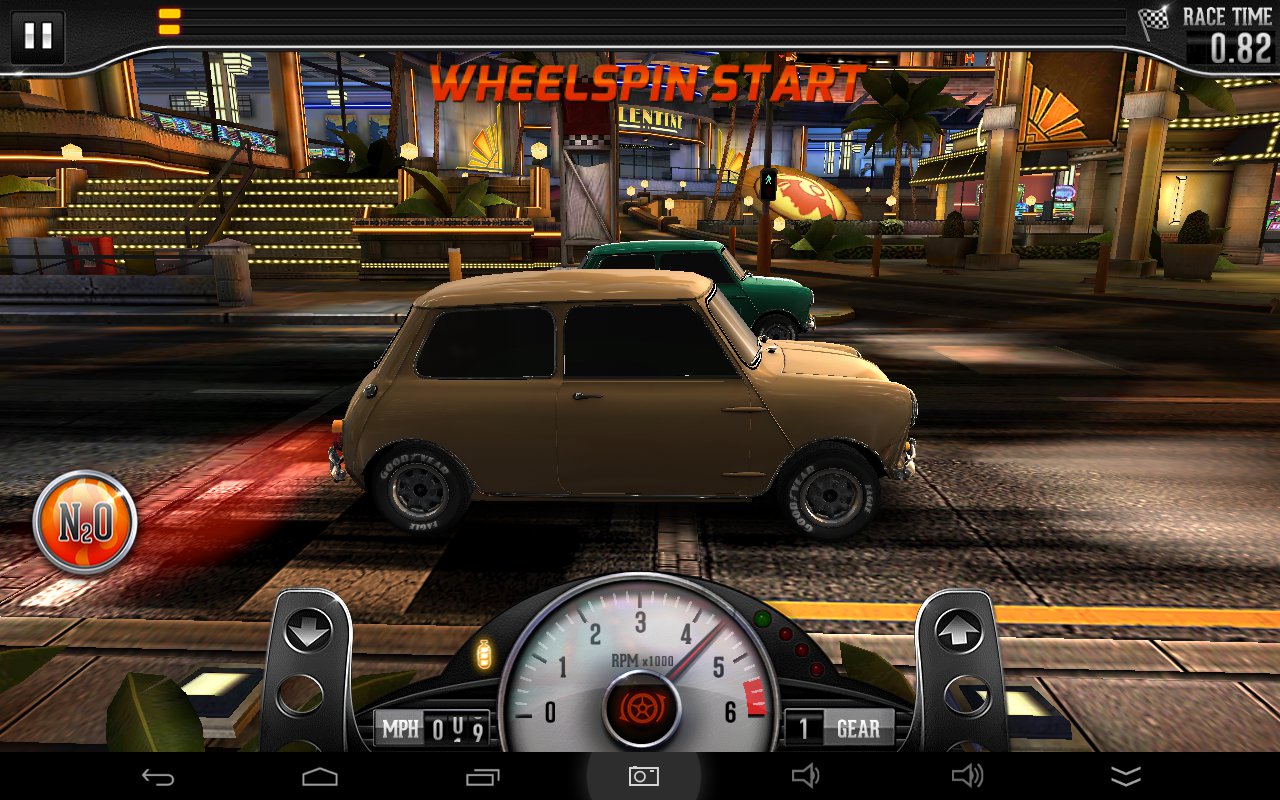Shift up with the up-arrow paddle

(x=957, y=633)
